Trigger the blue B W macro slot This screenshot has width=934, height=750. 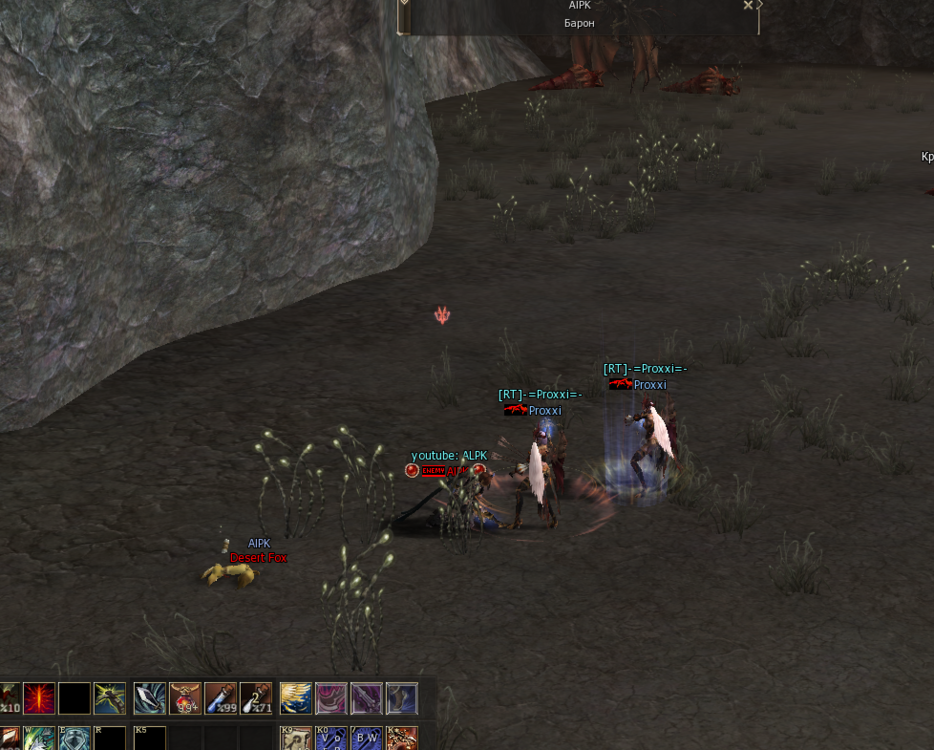[x=366, y=739]
